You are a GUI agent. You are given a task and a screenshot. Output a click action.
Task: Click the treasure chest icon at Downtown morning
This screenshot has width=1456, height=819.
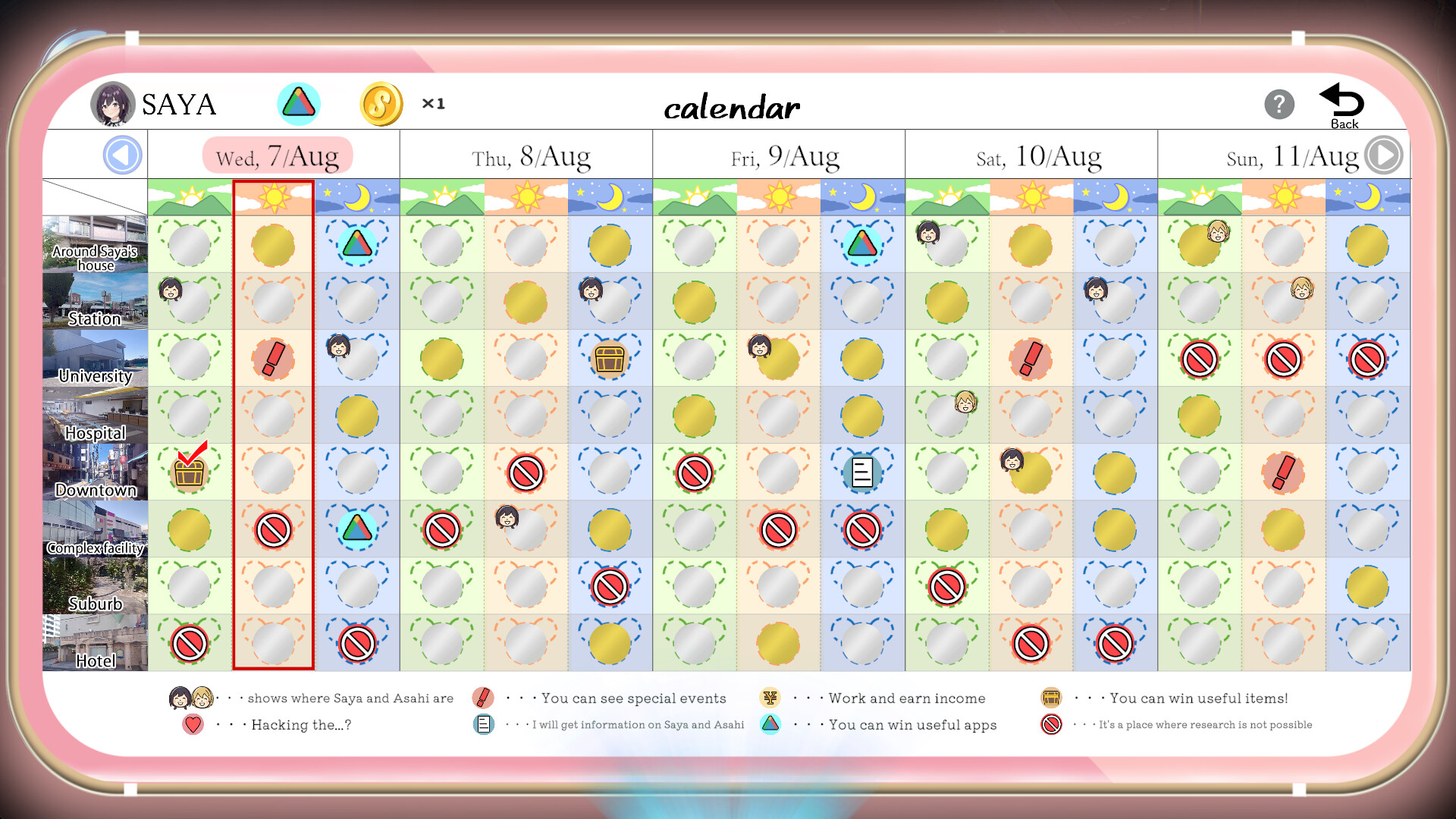click(x=190, y=472)
